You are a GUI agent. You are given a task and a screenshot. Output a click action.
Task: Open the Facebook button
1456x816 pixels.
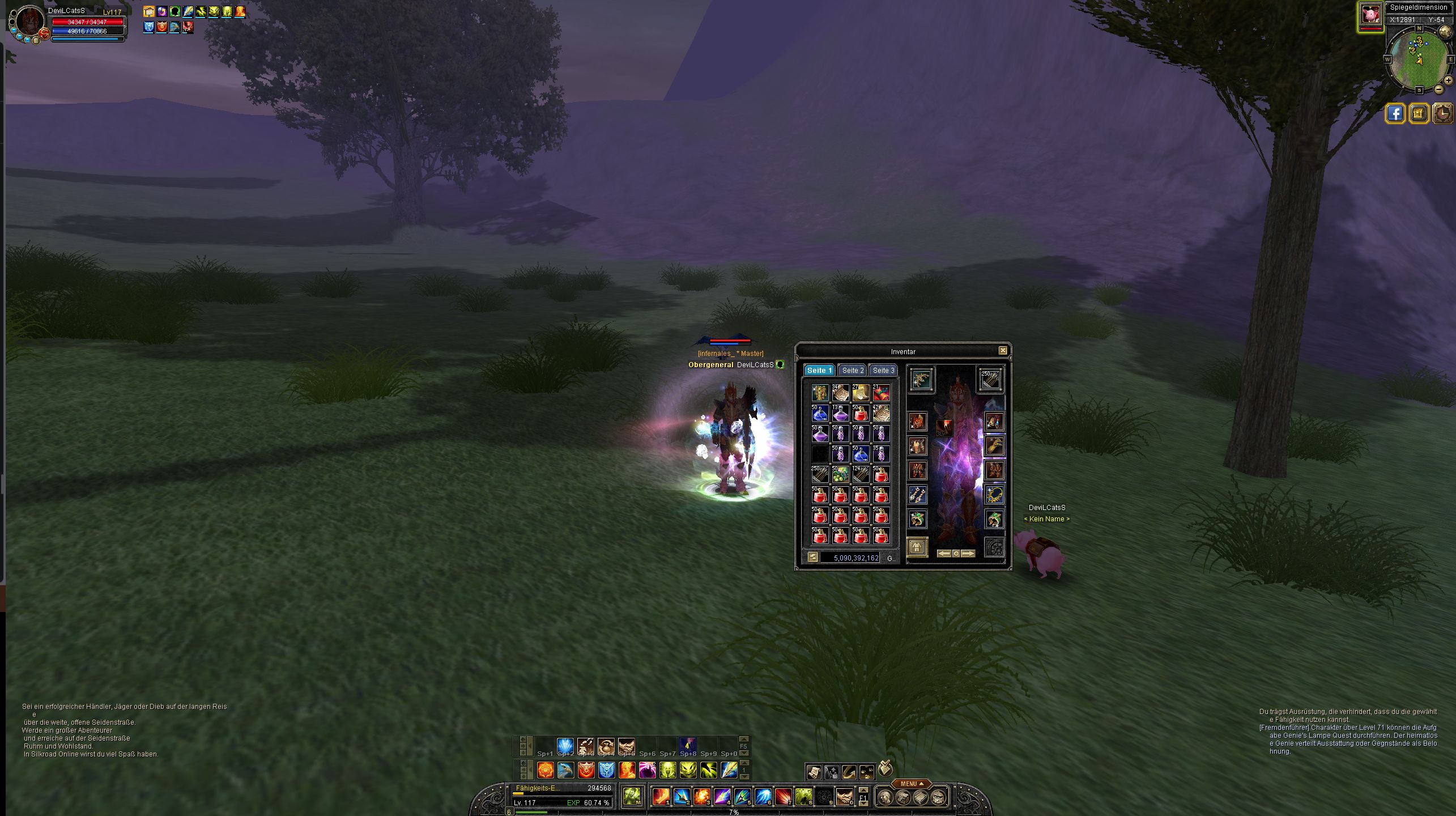(x=1395, y=113)
